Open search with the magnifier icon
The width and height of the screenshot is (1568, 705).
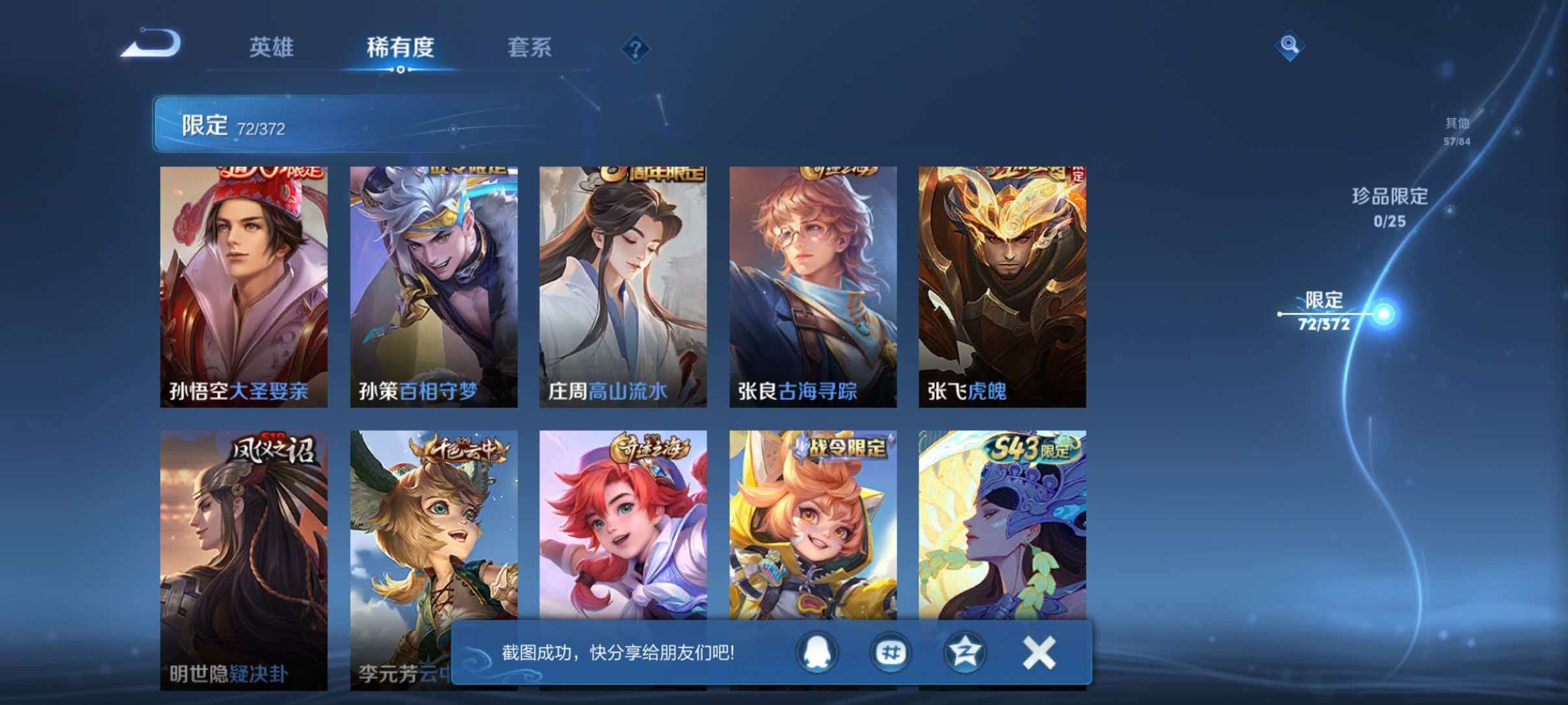coord(1290,46)
